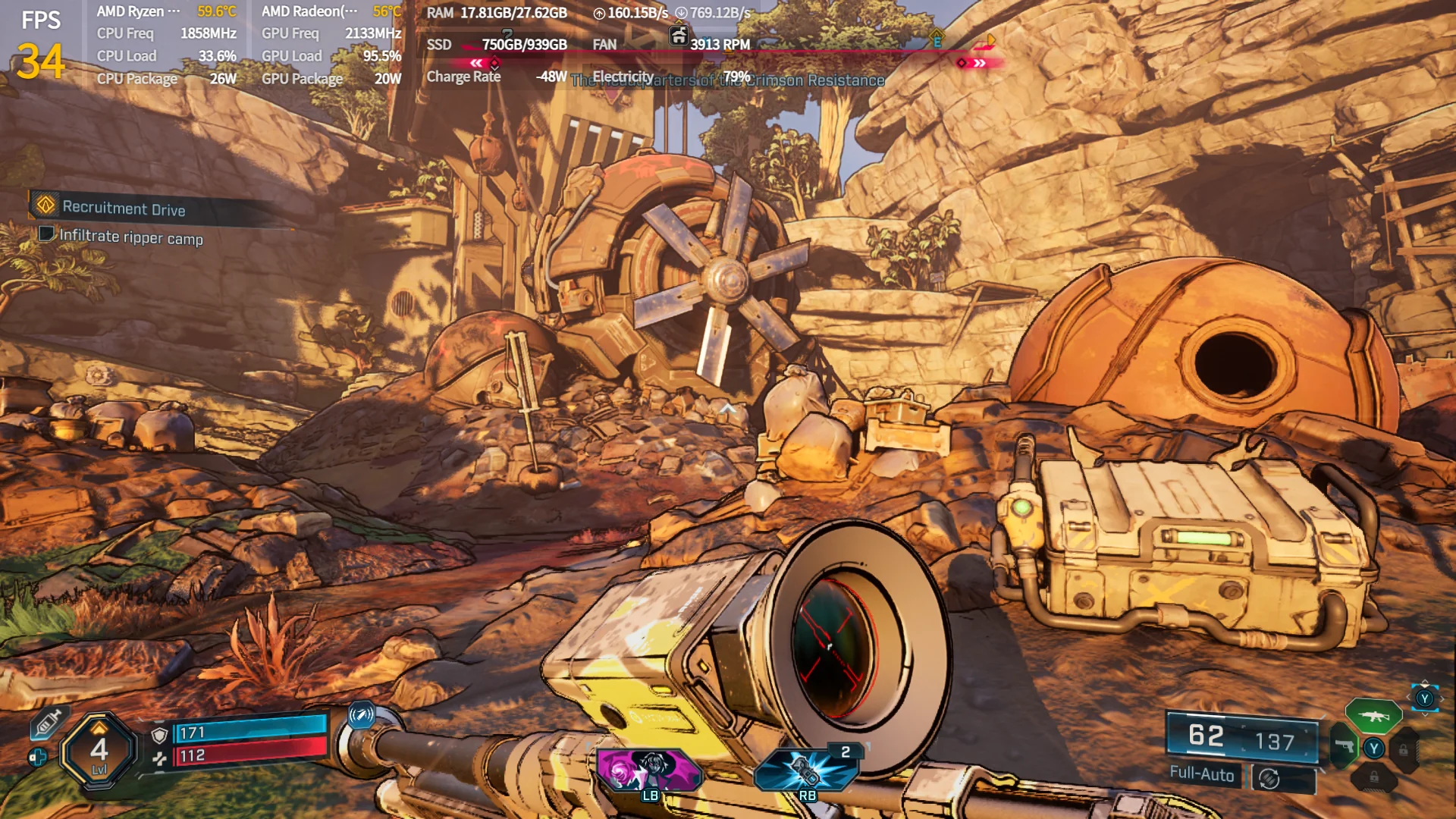Unlock the right locked weapon slot
1456x819 pixels.
(1404, 748)
